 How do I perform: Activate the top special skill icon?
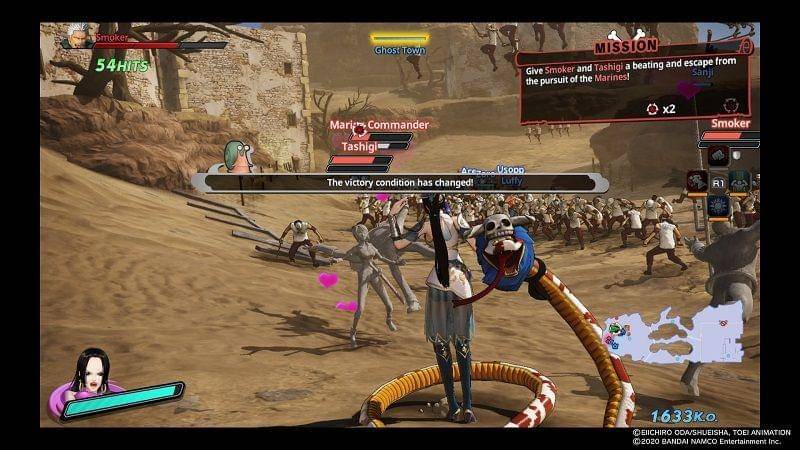[717, 156]
